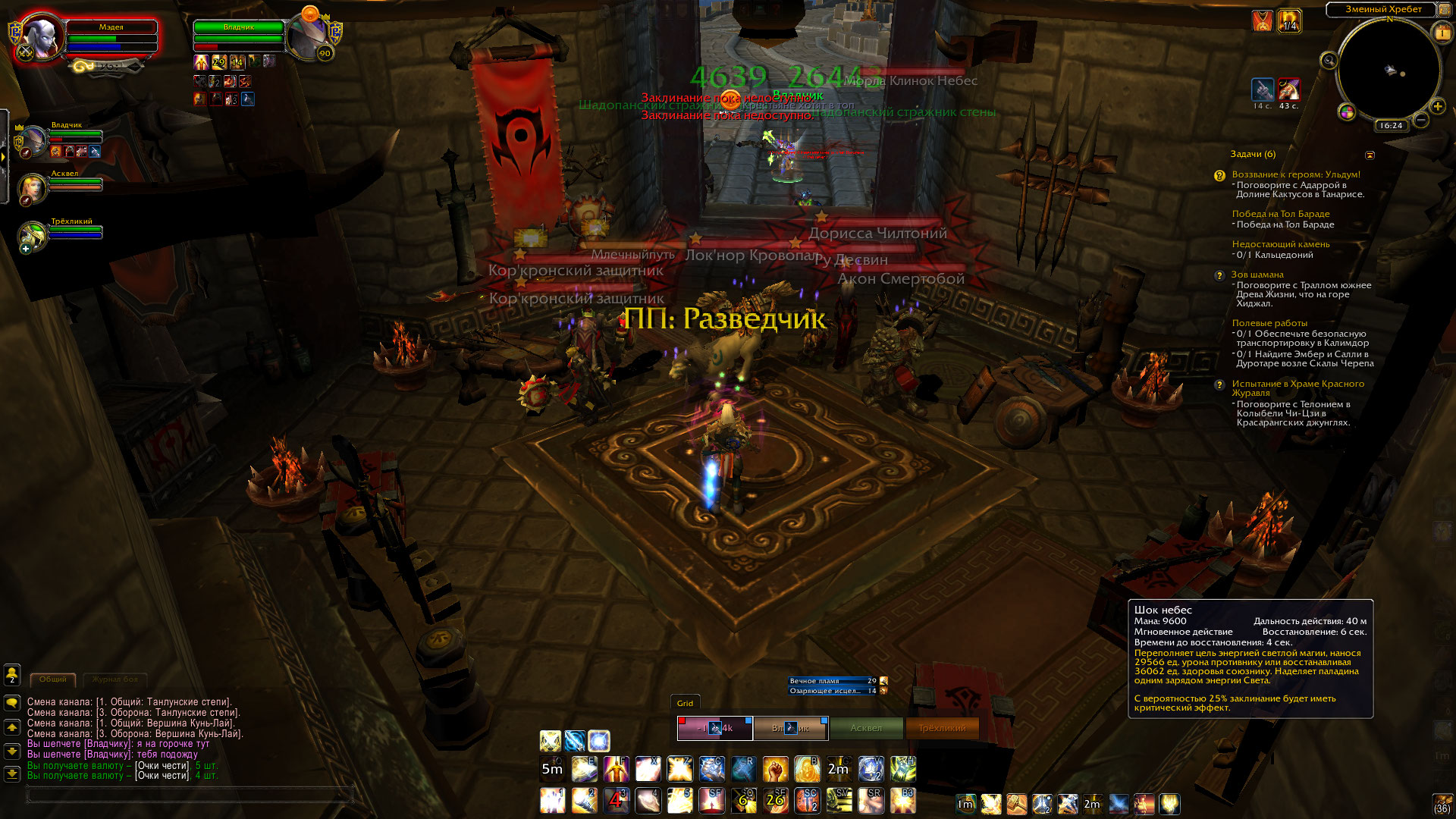Select Асквел in the Grid frames
This screenshot has width=1456, height=819.
point(866,728)
